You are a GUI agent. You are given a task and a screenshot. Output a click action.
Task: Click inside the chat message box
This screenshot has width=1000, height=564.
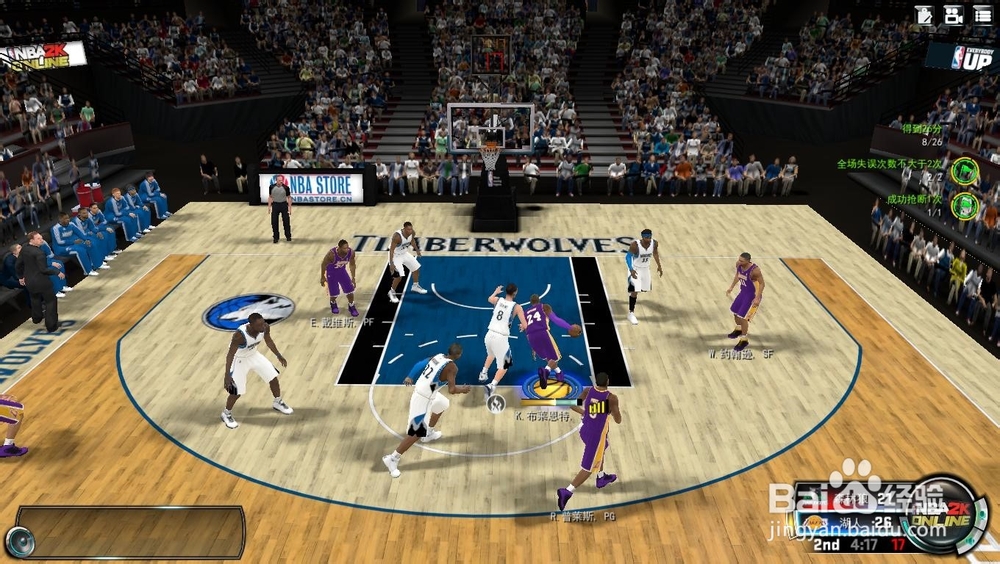click(x=130, y=531)
